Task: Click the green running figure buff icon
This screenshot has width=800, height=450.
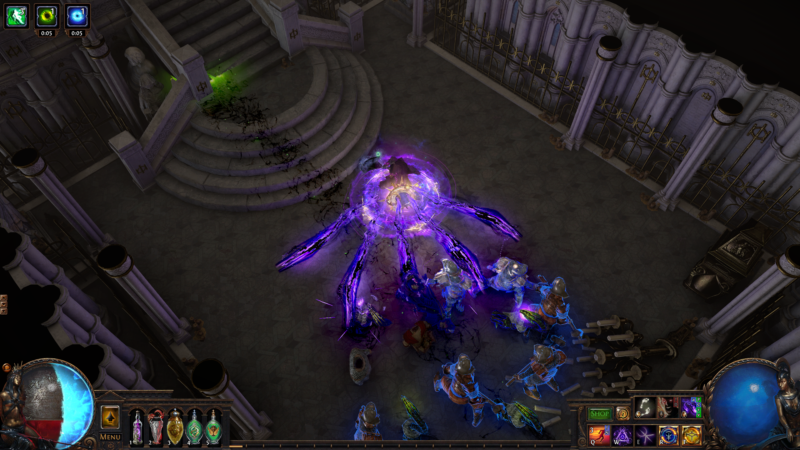Action: click(x=17, y=14)
